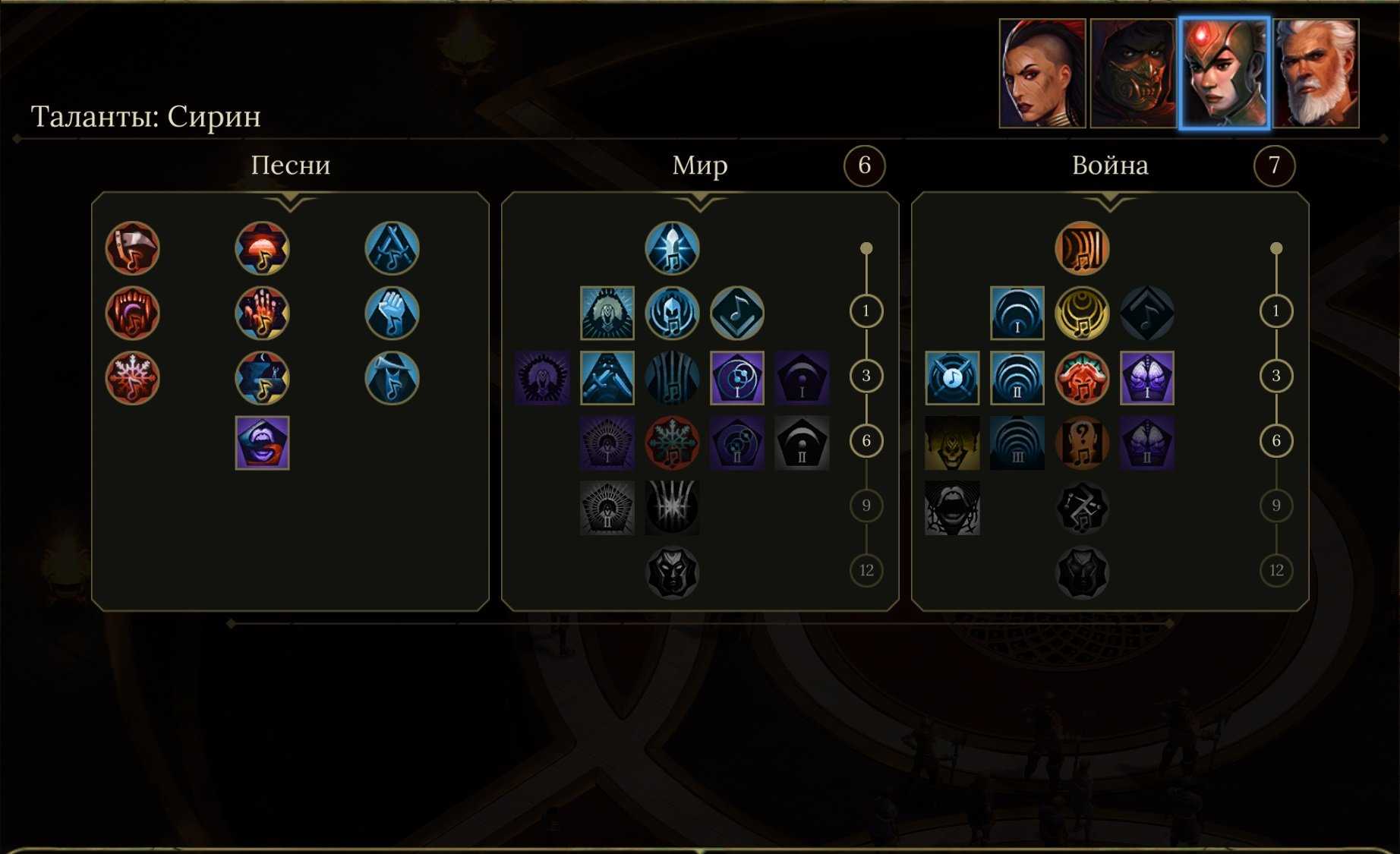Pick the top Мир tree talent

672,248
